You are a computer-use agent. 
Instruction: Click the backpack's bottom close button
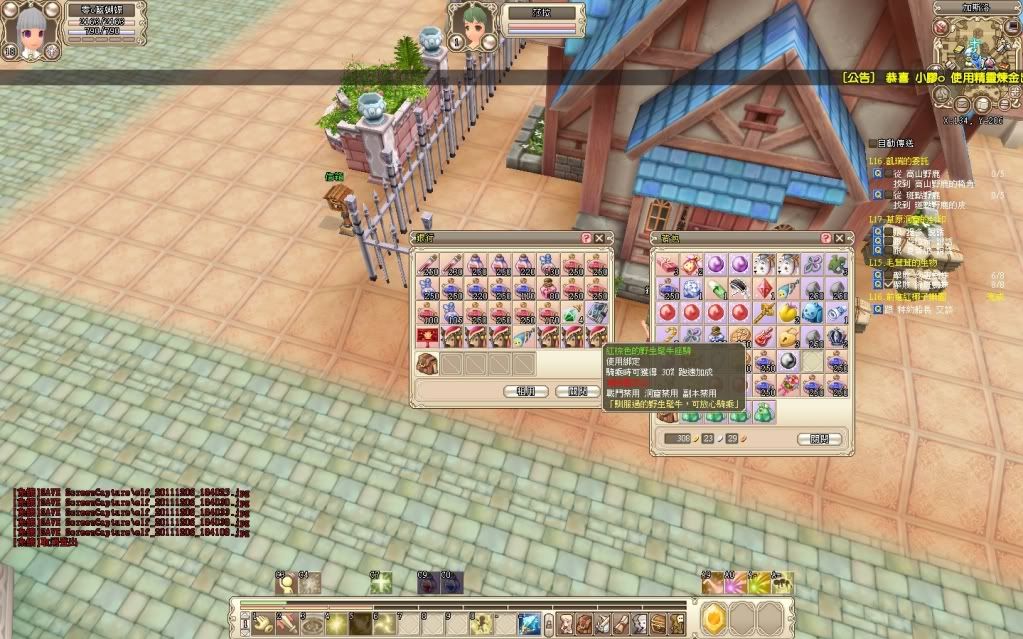819,439
